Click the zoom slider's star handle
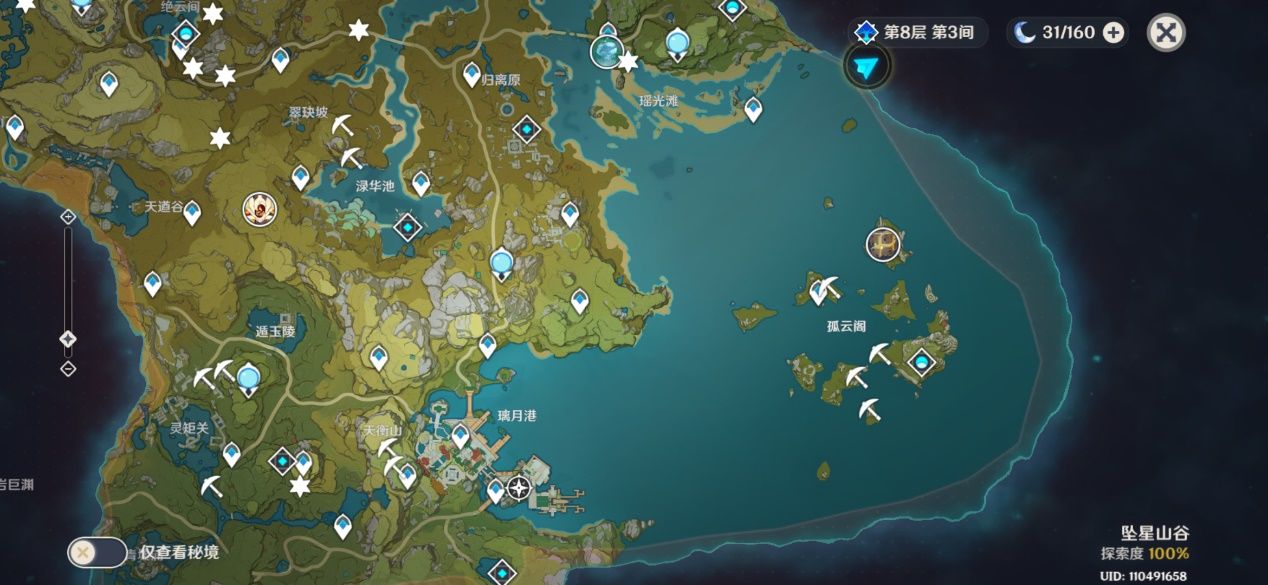The width and height of the screenshot is (1268, 585). coord(68,339)
